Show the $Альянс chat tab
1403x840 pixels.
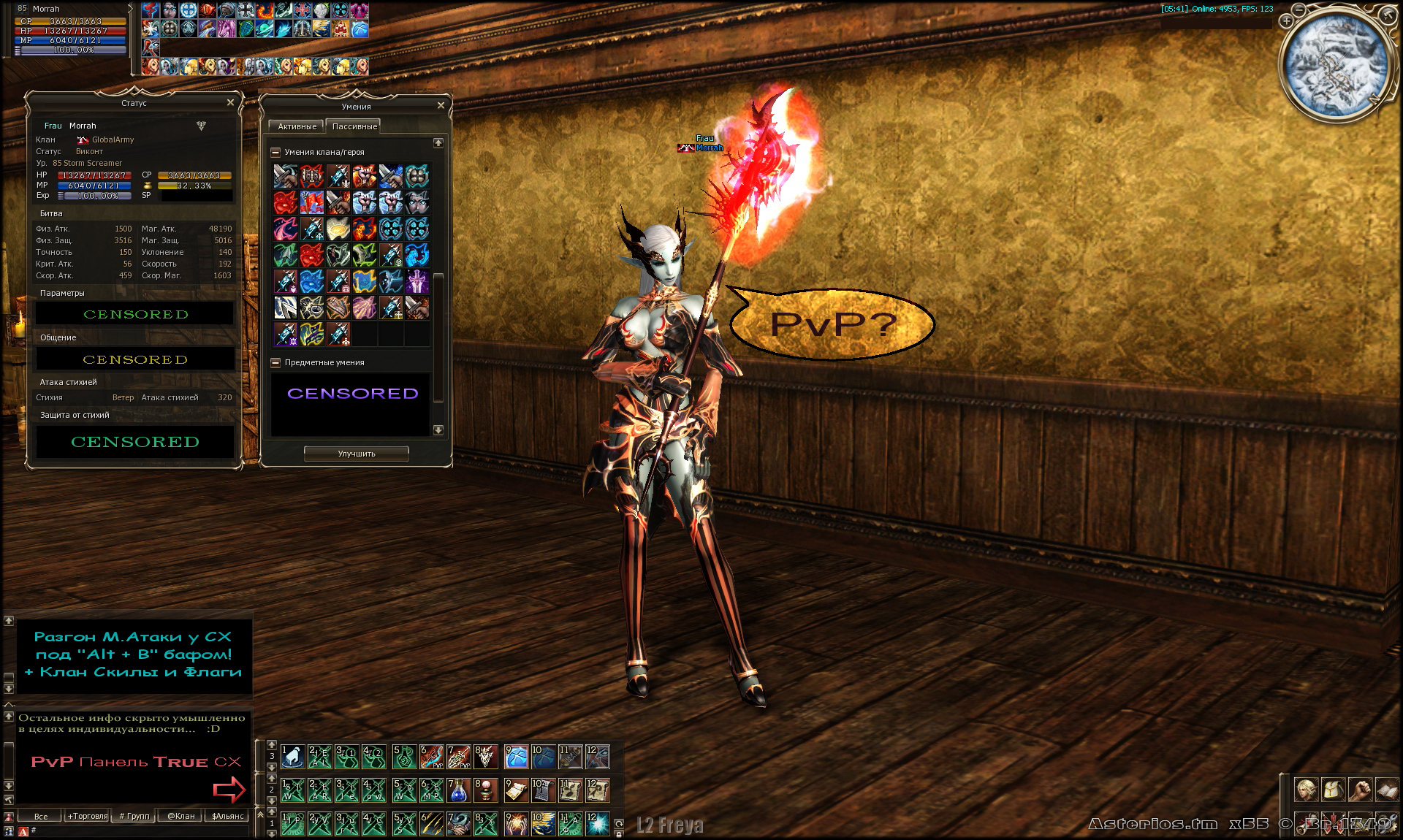(227, 816)
